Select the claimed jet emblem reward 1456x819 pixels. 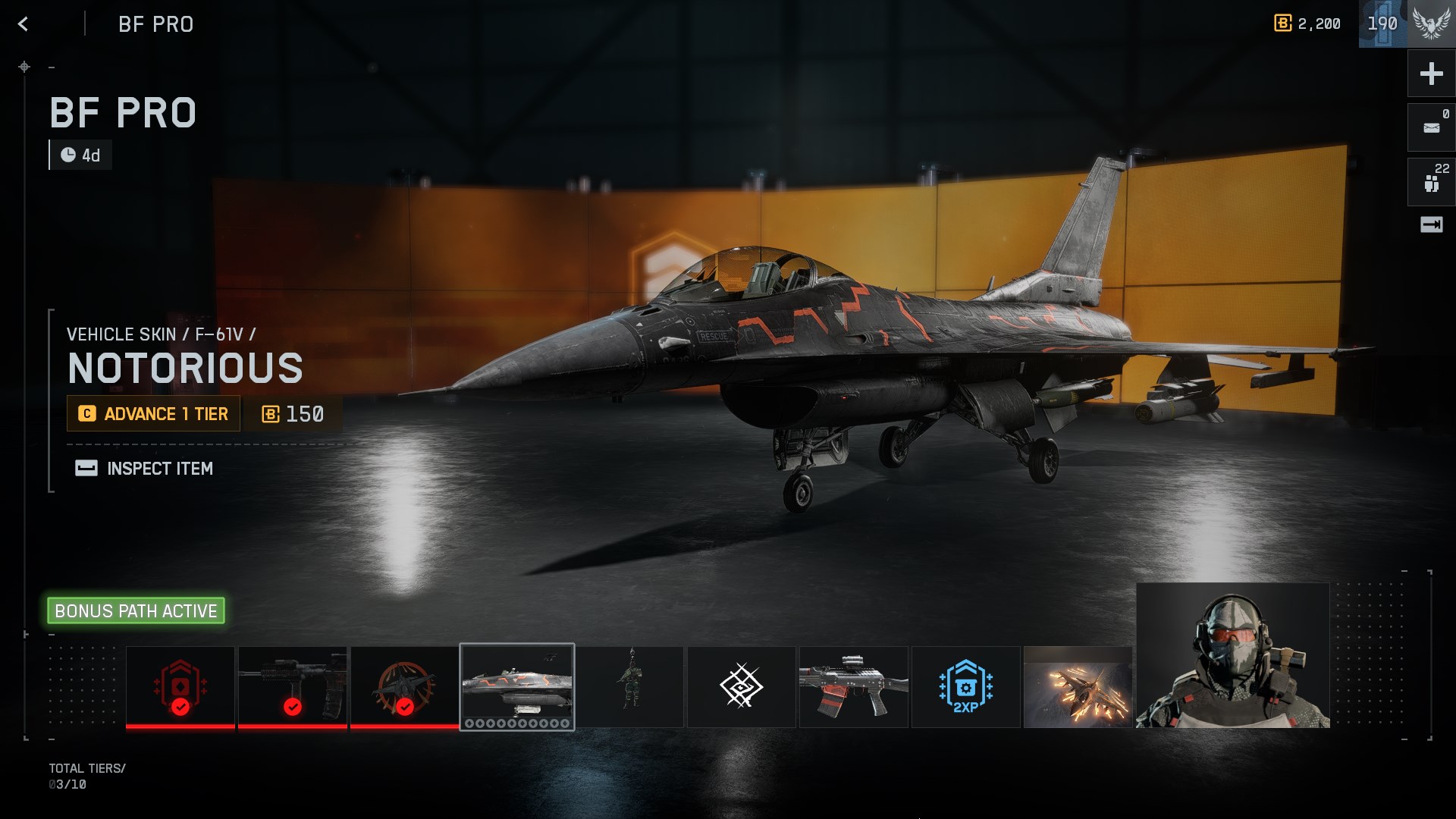point(405,687)
